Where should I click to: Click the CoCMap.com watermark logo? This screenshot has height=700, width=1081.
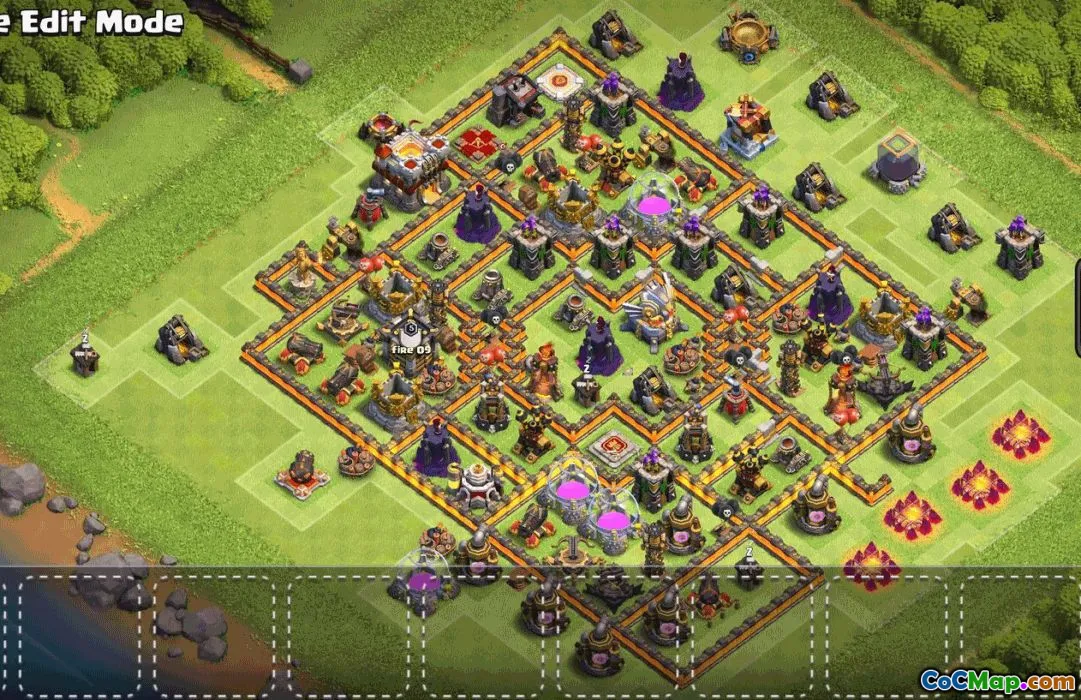pyautogui.click(x=996, y=680)
